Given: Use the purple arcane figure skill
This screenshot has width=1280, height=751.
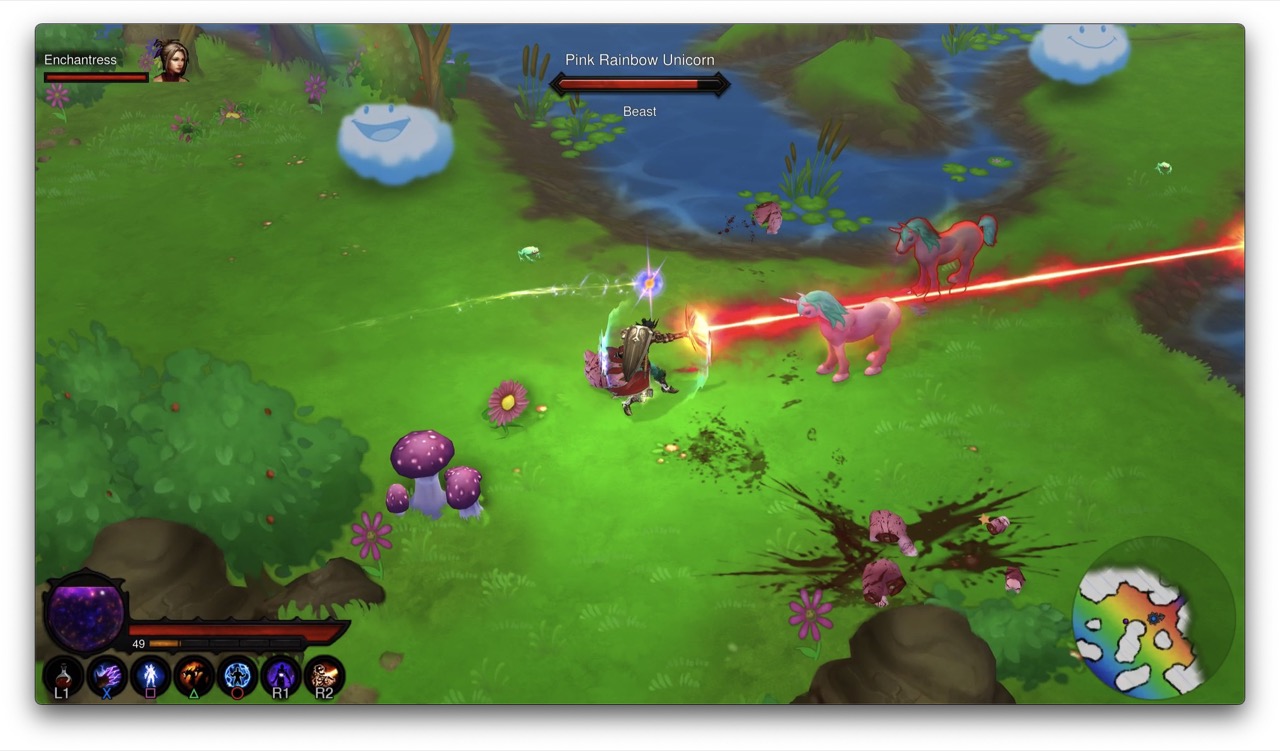Looking at the screenshot, I should [281, 677].
